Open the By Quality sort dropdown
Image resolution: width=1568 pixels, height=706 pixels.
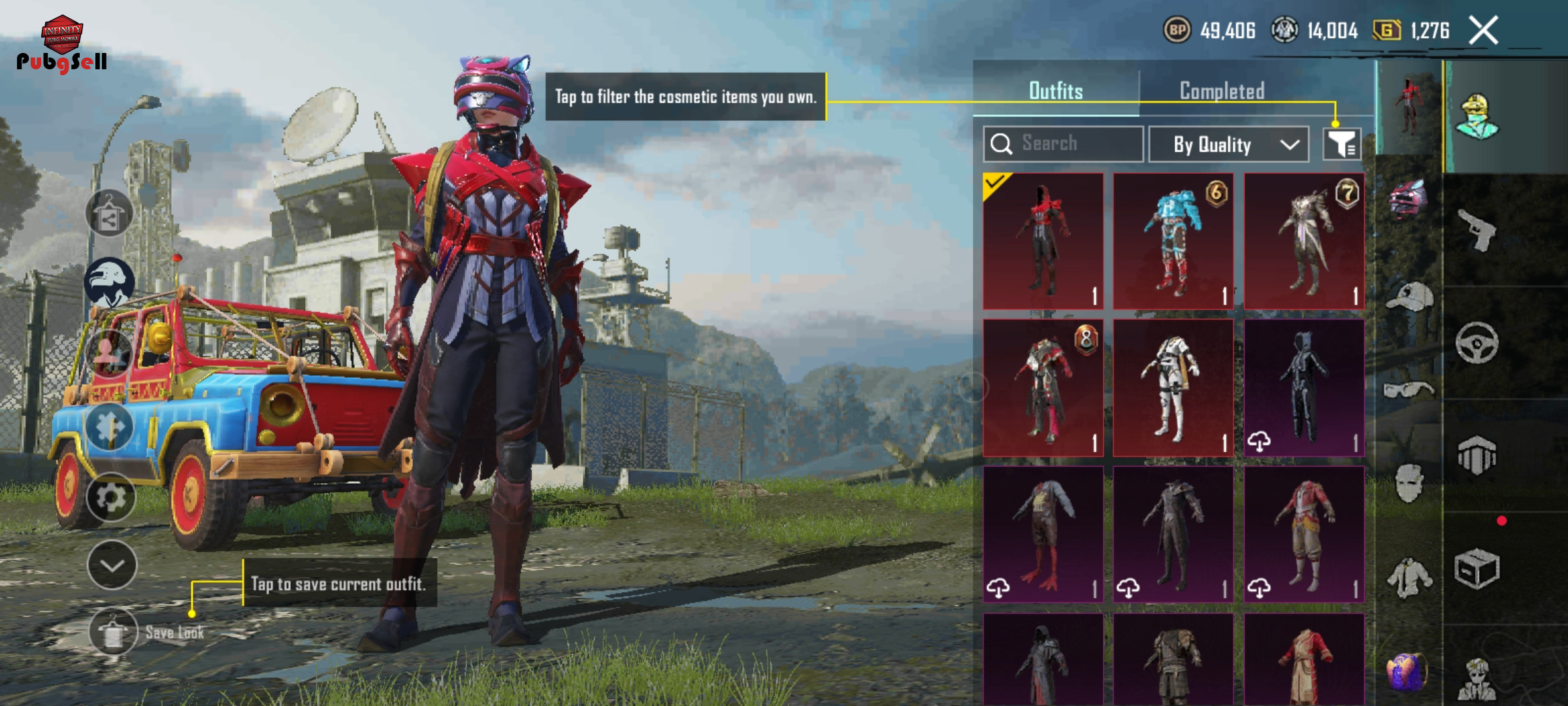click(1228, 144)
